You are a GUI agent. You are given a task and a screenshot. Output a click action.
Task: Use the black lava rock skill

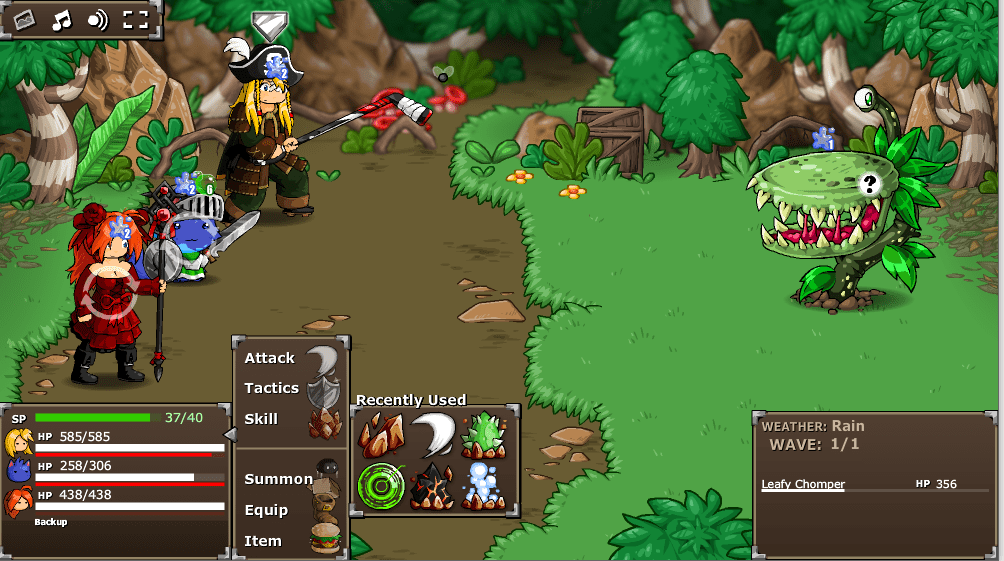(435, 487)
